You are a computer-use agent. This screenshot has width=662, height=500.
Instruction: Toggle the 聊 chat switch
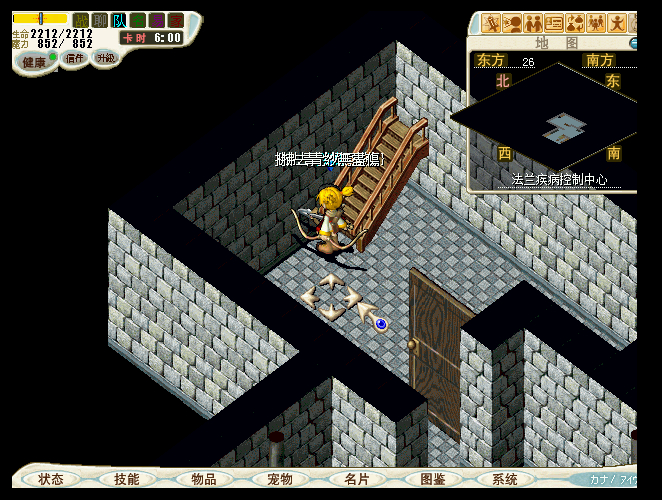click(x=100, y=20)
